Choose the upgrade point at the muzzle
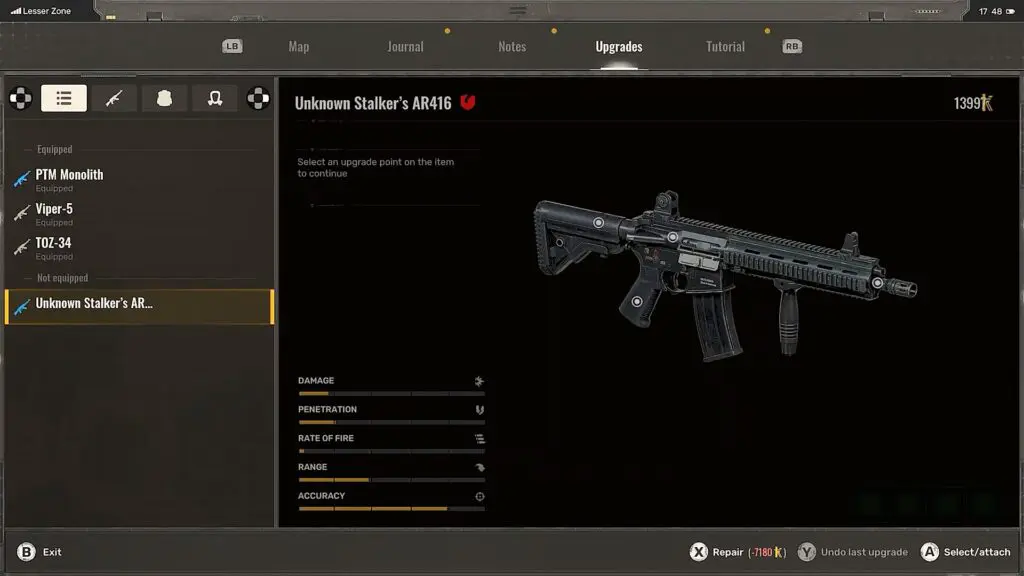Image resolution: width=1024 pixels, height=576 pixels. pos(877,284)
